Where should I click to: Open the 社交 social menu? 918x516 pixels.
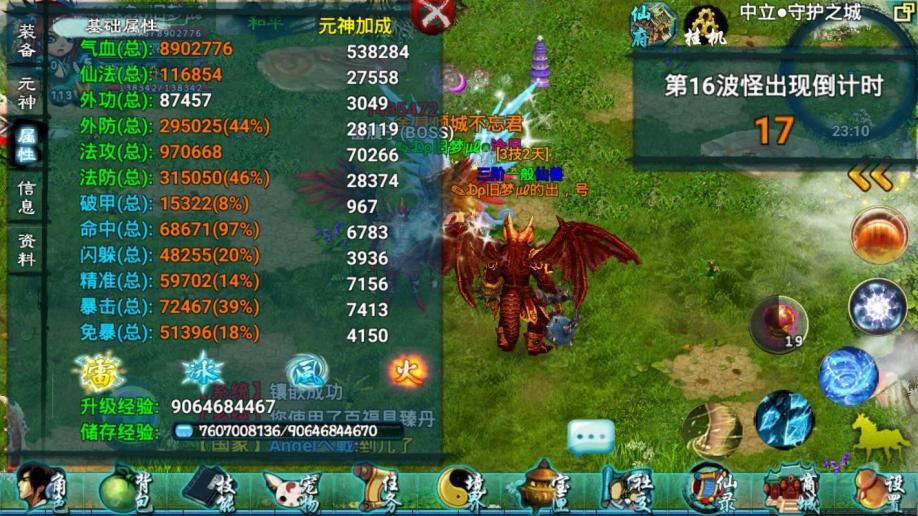click(x=625, y=489)
